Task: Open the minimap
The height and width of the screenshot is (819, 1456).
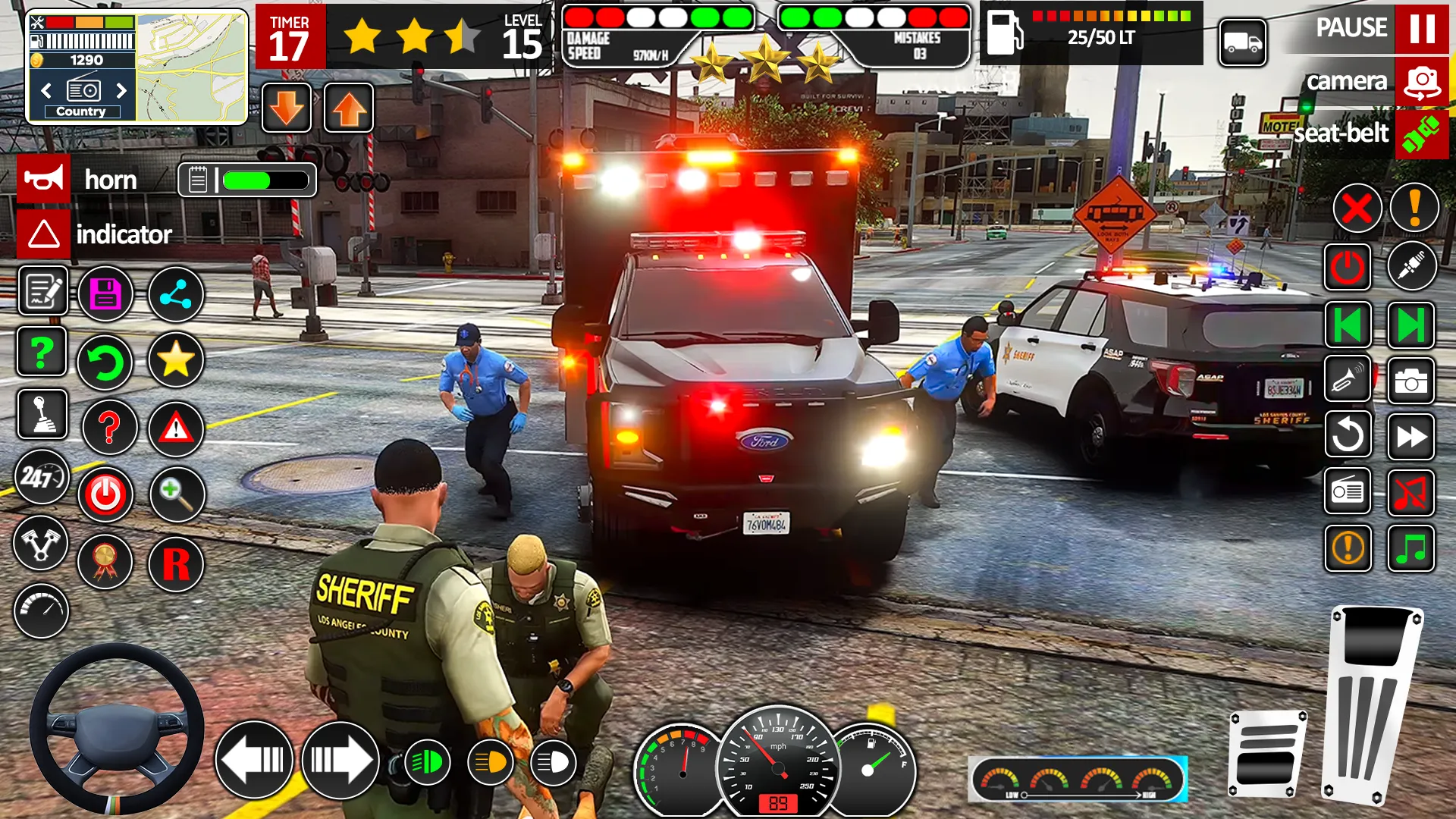Action: [191, 67]
